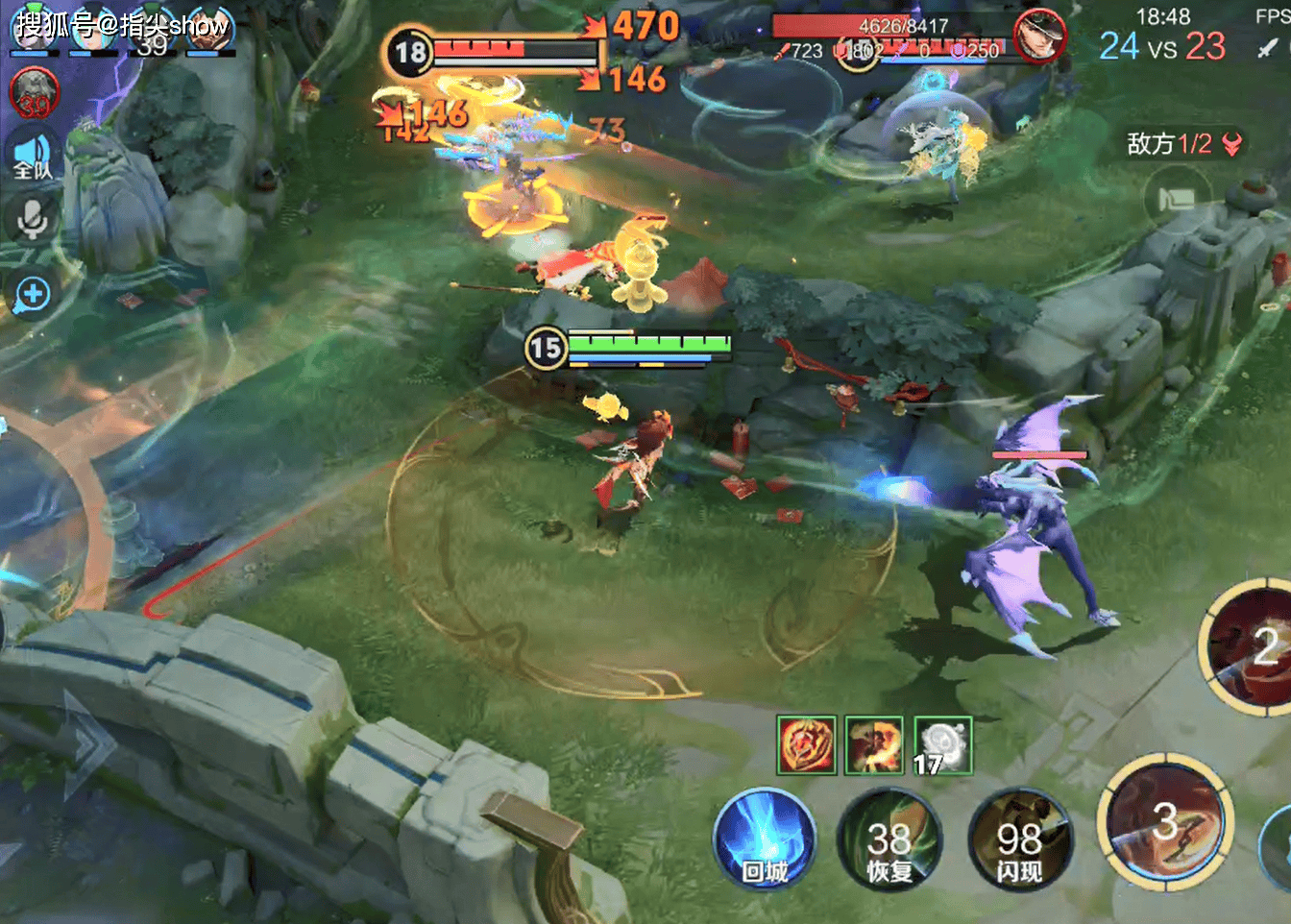Click the camera view button
This screenshot has width=1291, height=924.
coord(1177,200)
